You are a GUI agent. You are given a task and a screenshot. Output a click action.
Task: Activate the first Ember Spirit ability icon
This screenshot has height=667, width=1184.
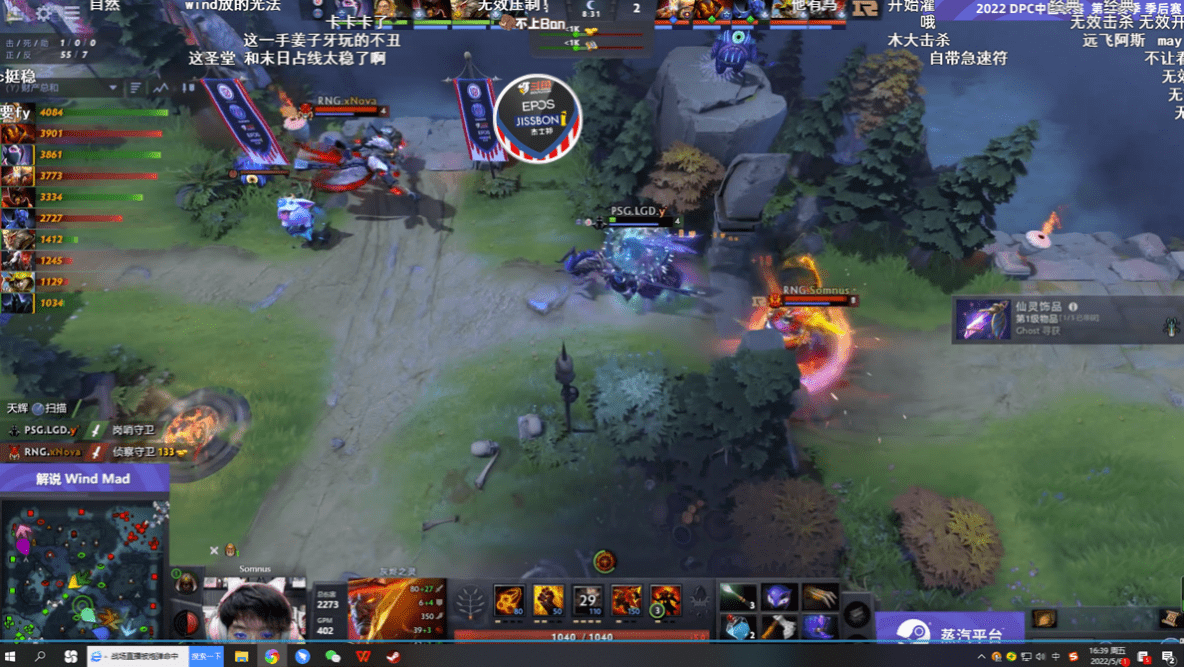pyautogui.click(x=509, y=600)
